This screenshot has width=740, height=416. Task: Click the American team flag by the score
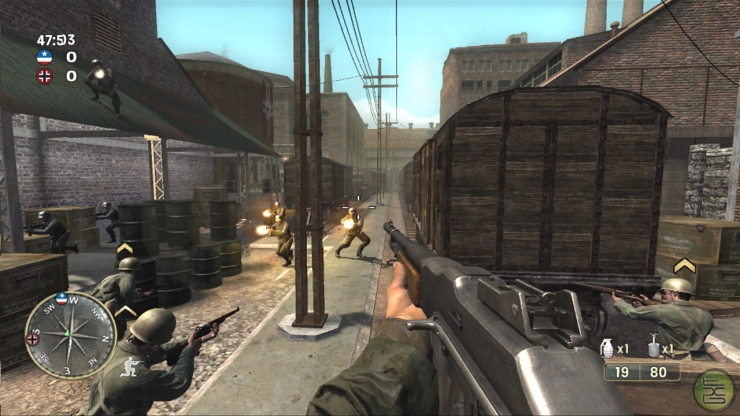(x=44, y=57)
